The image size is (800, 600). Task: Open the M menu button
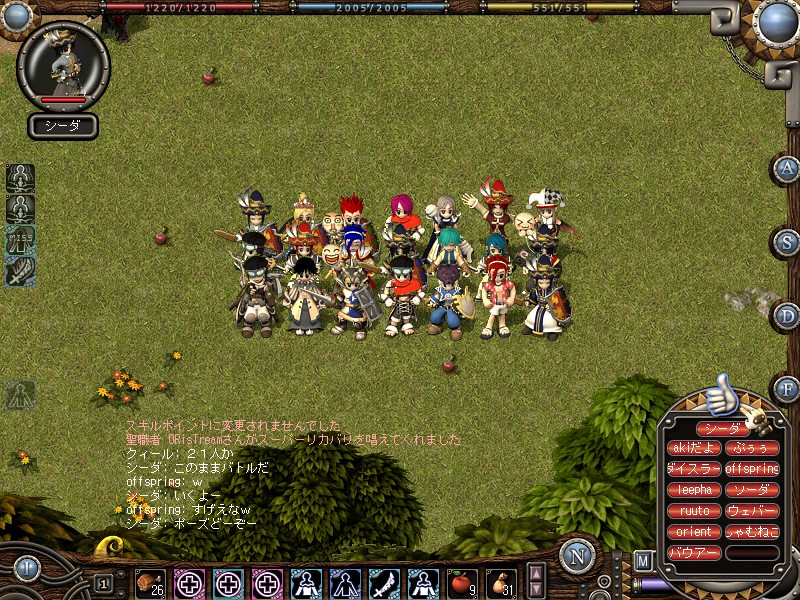pos(644,561)
